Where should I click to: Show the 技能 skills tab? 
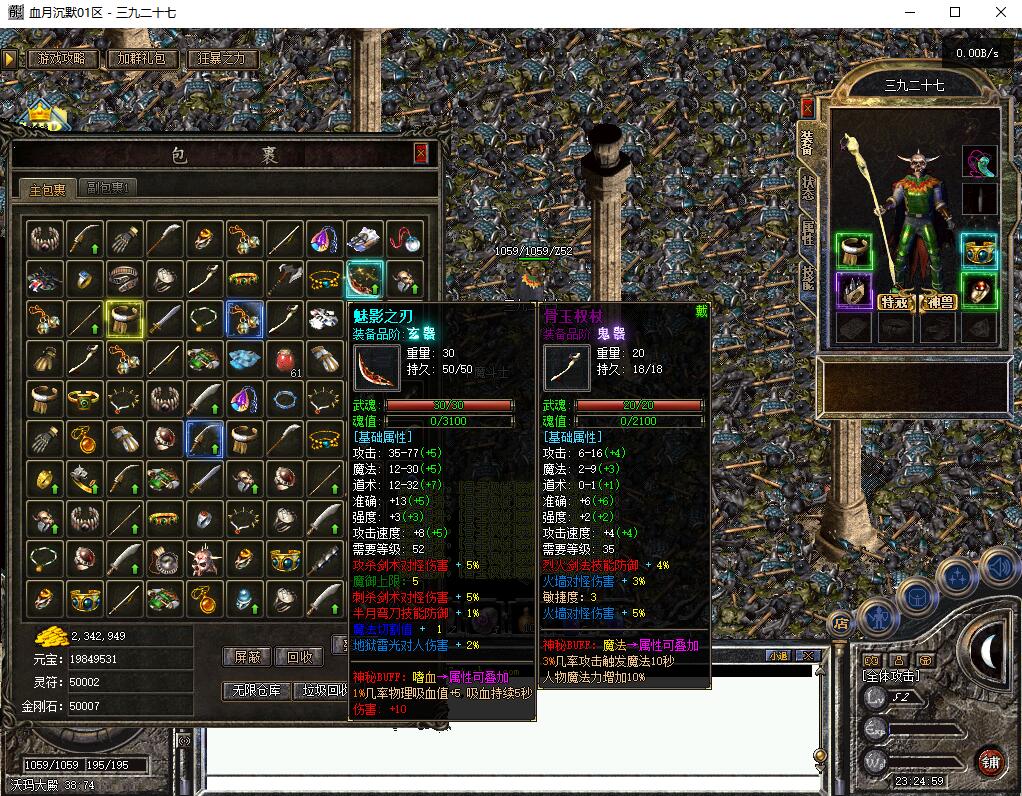[807, 277]
